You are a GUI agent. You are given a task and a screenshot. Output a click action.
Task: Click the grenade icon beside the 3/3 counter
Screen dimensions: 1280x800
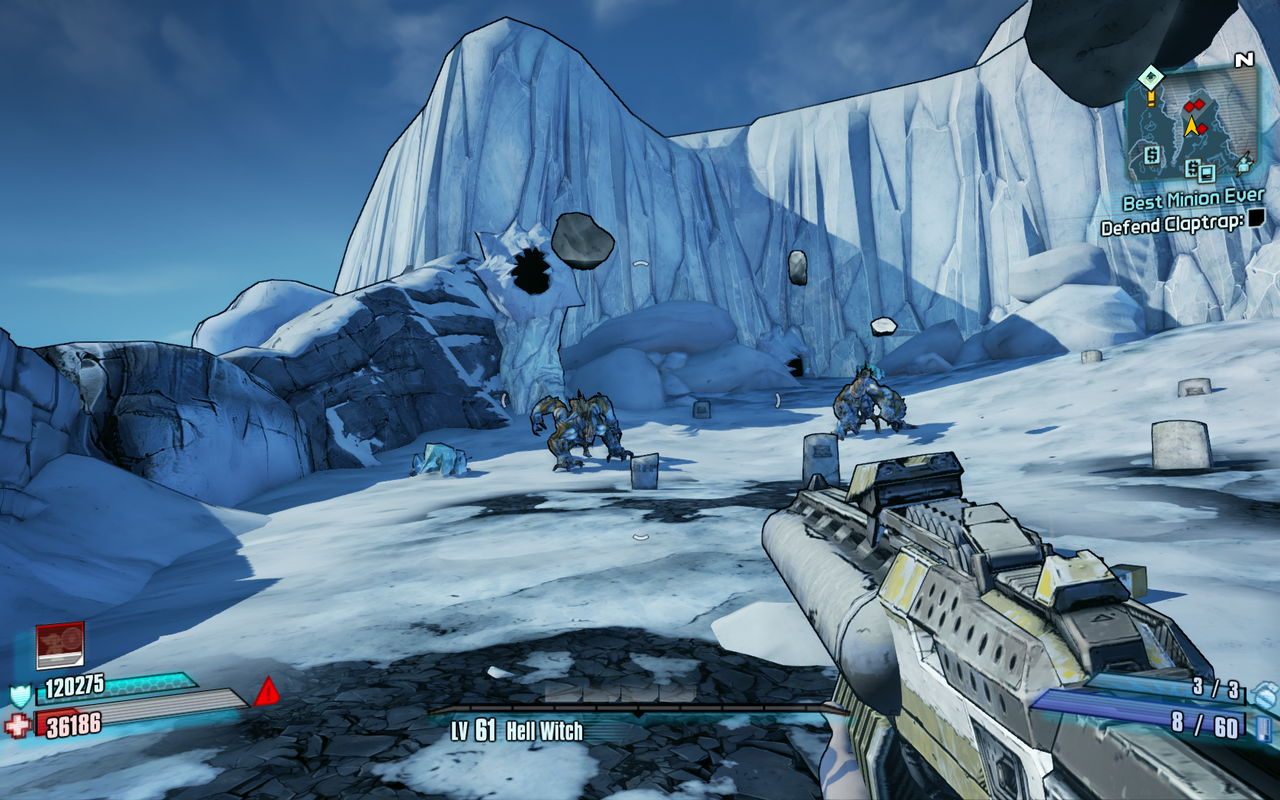pos(1262,694)
